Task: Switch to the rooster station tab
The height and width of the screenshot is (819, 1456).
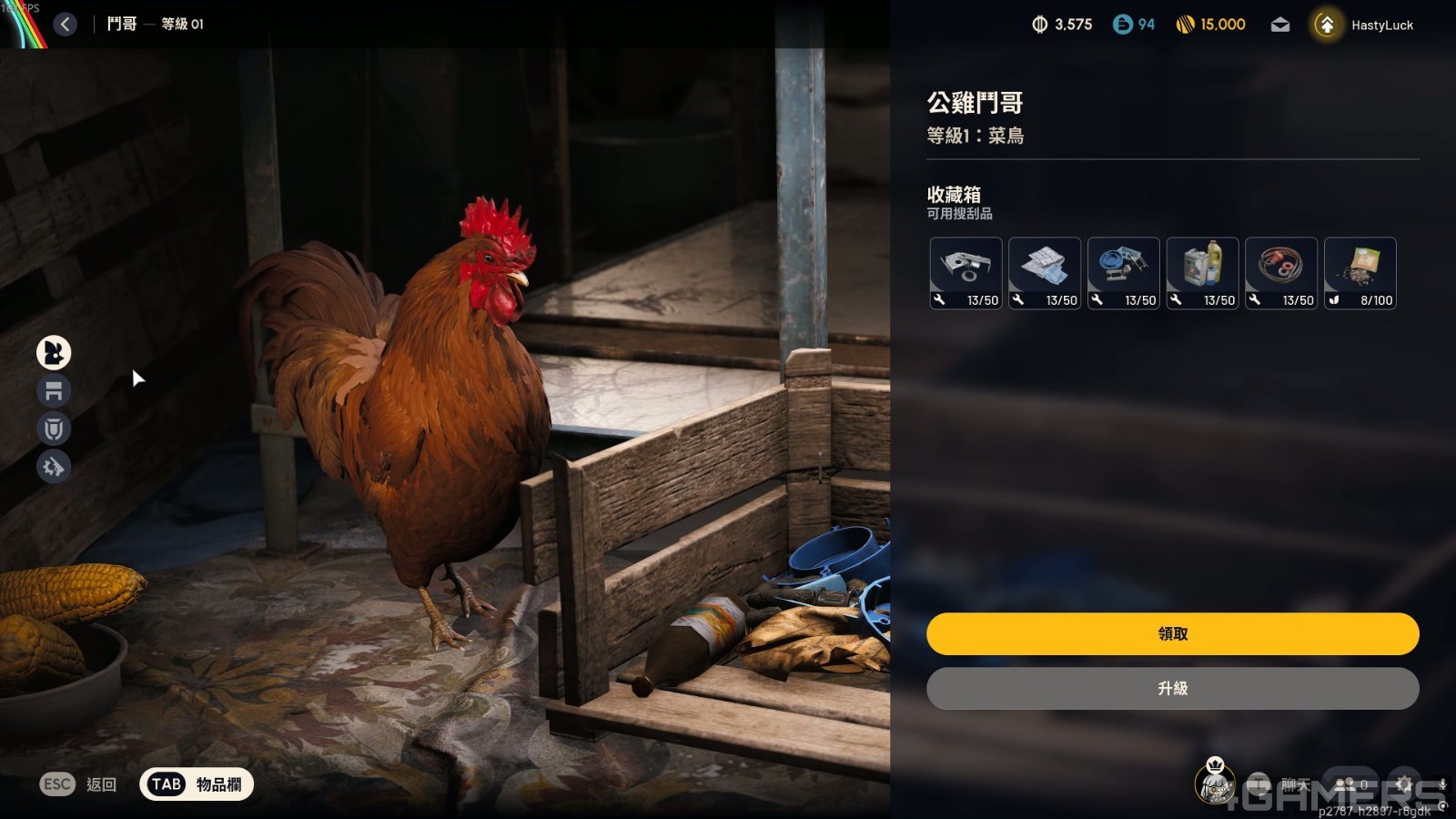Action: [x=54, y=352]
